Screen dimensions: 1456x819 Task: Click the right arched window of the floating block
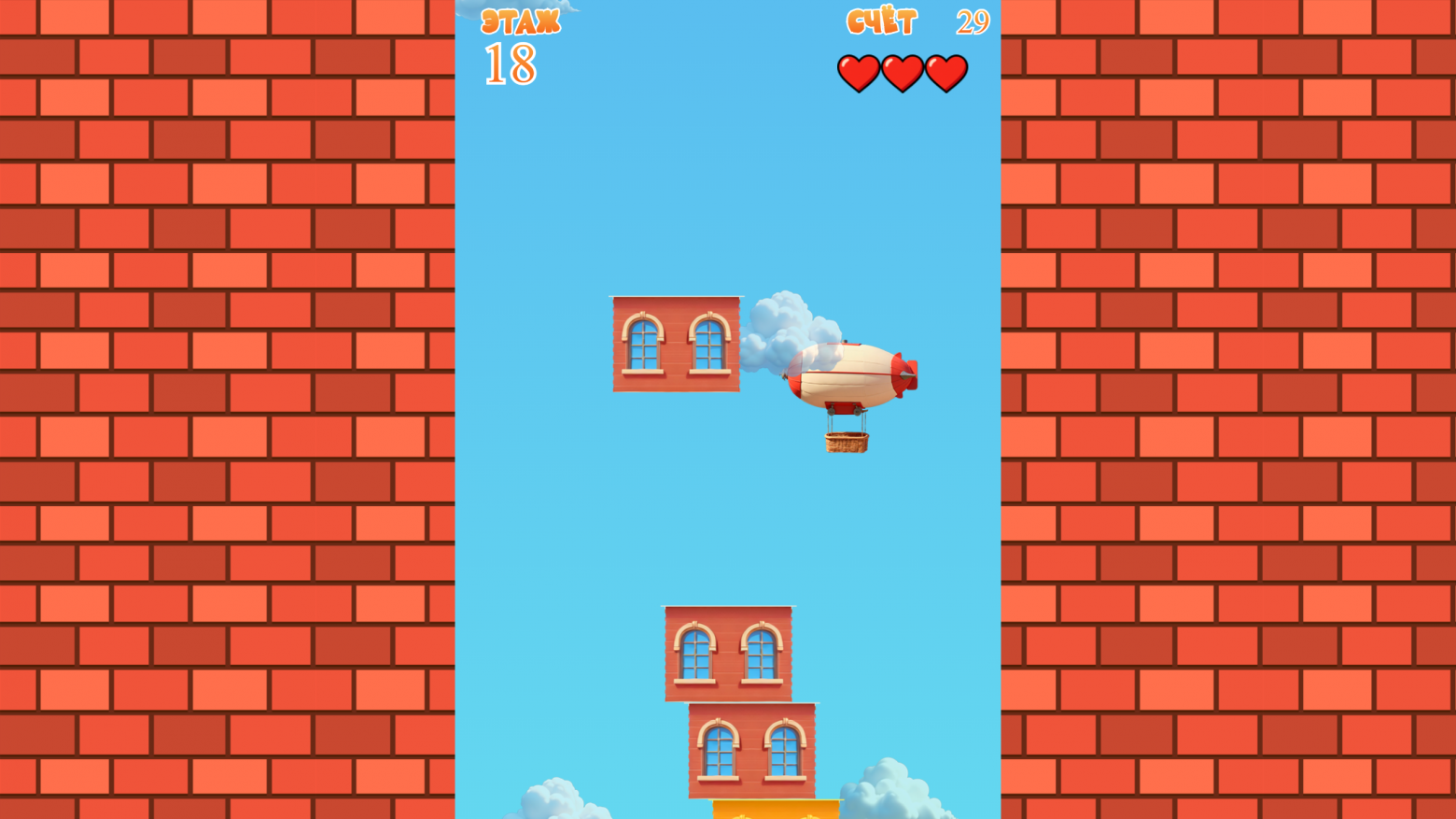coord(707,344)
